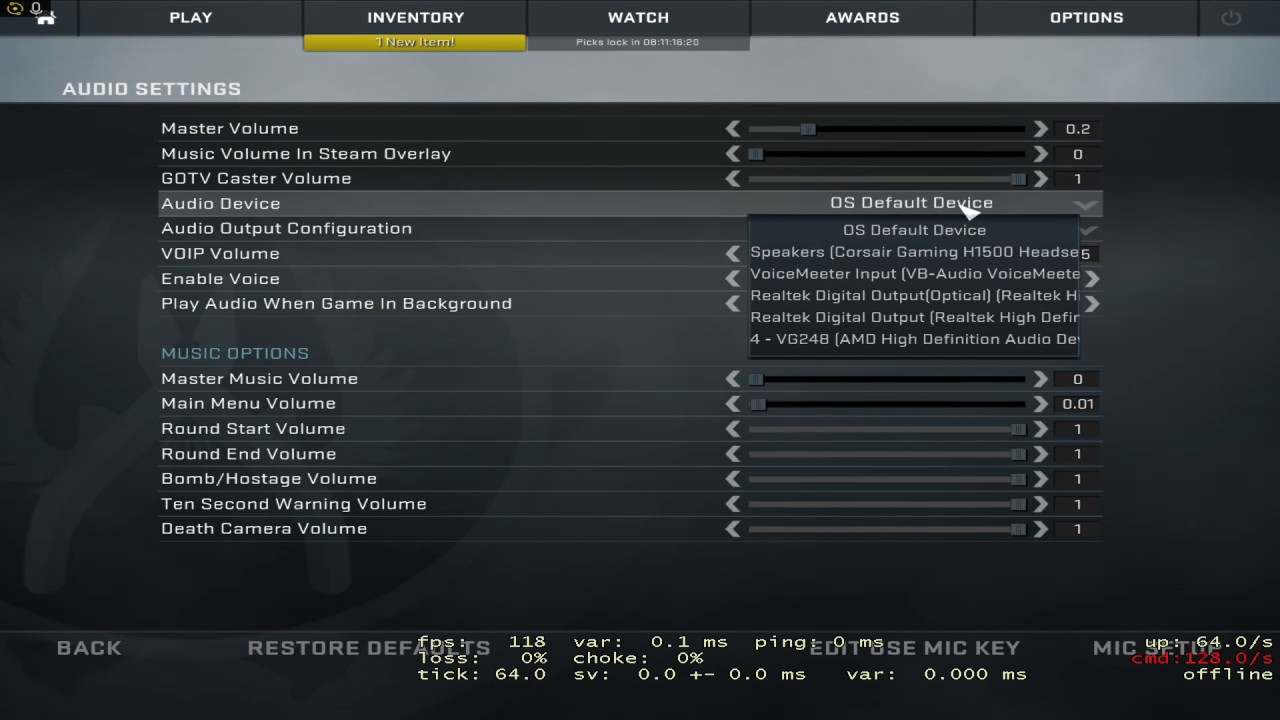The width and height of the screenshot is (1280, 720).
Task: Go BACK from audio settings
Action: pyautogui.click(x=89, y=648)
